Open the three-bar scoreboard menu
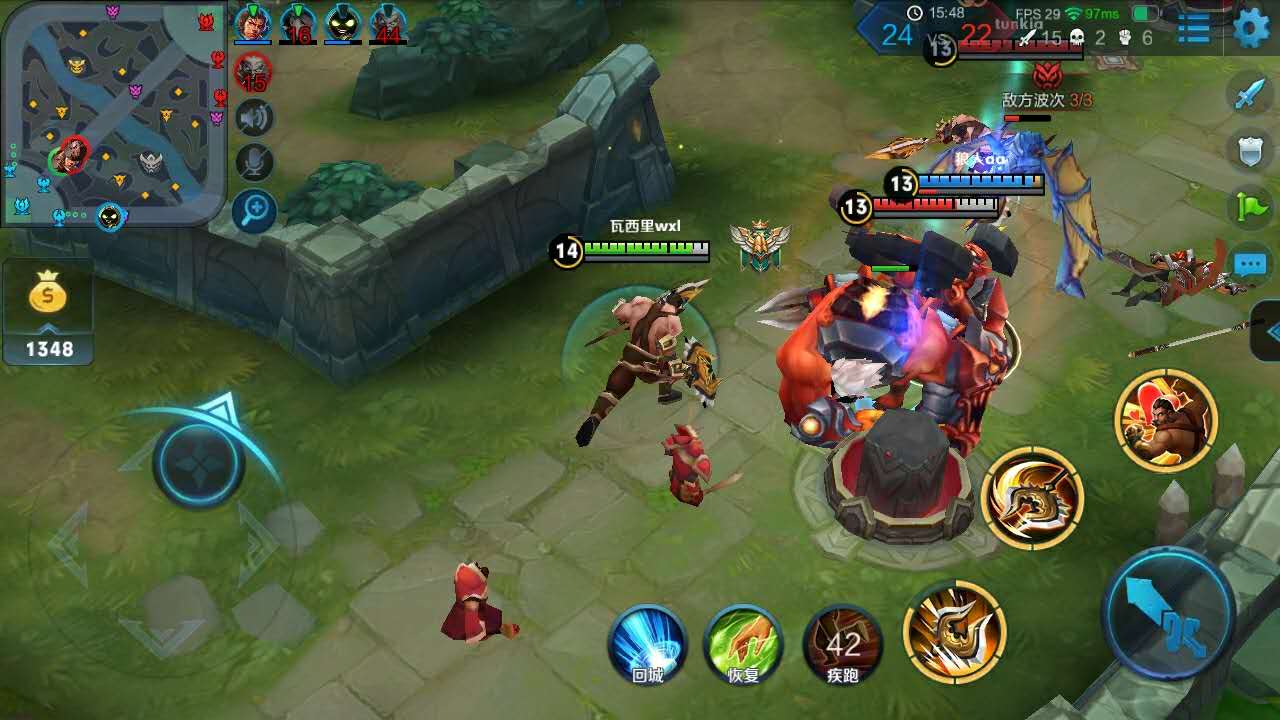The height and width of the screenshot is (720, 1280). pos(1193,28)
